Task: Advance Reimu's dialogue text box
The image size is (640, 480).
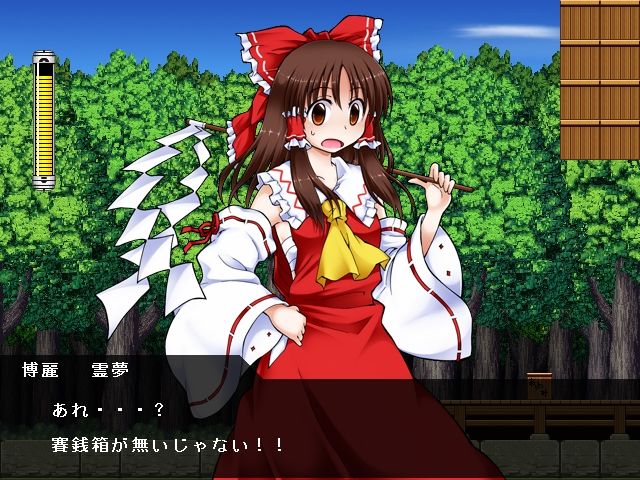Action: [320, 425]
